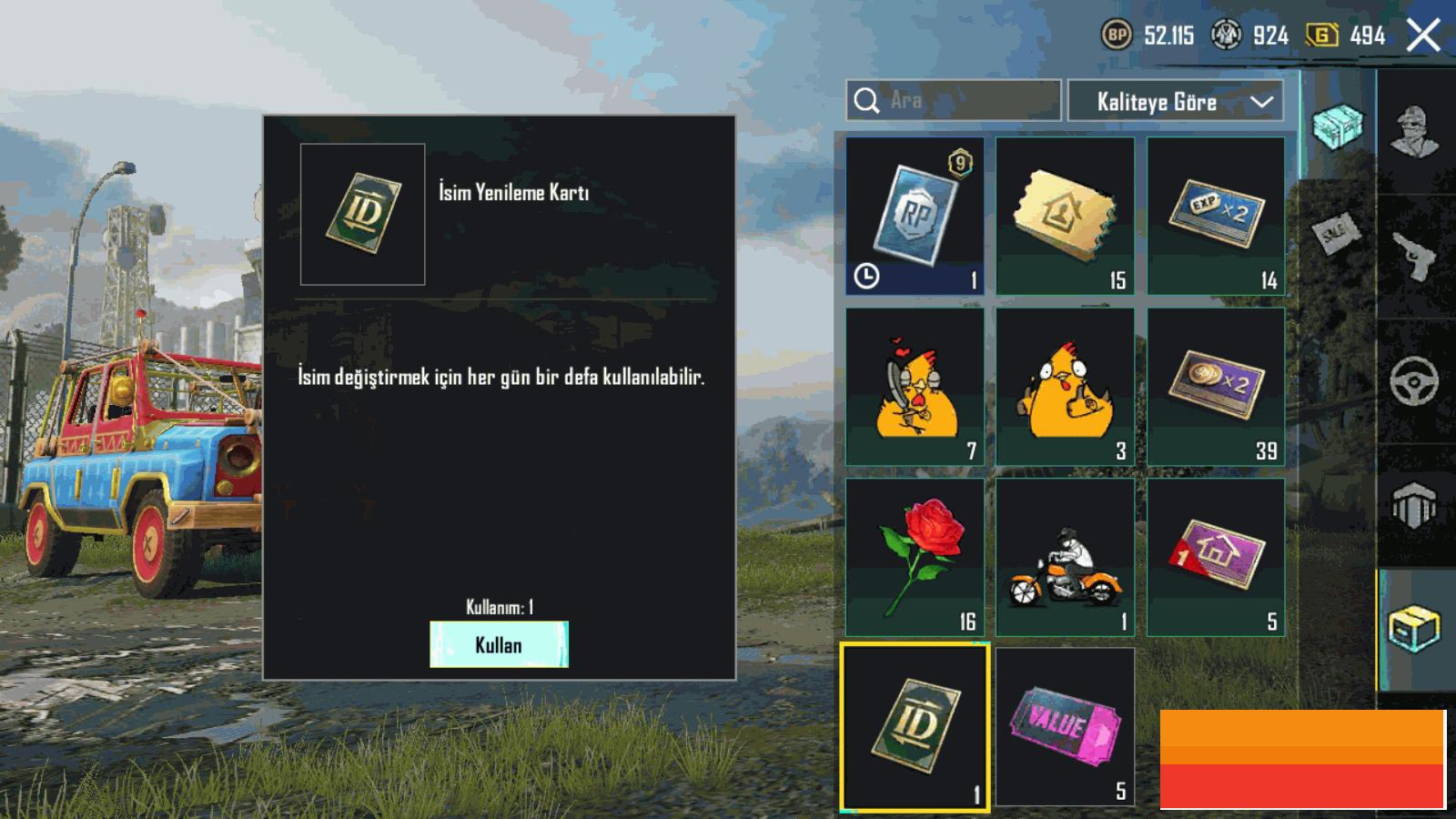Image resolution: width=1456 pixels, height=819 pixels.
Task: Open the Kaliteye Göre sort dropdown
Action: pos(1175,101)
